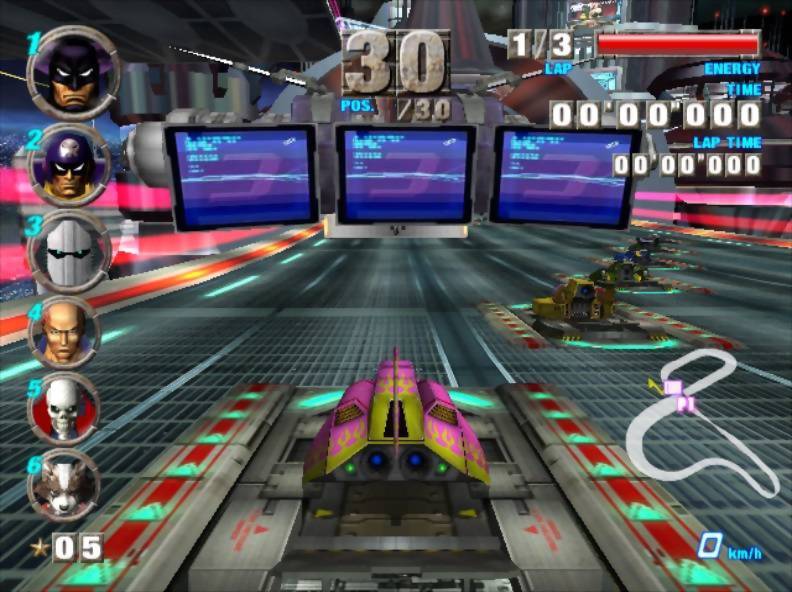Select the sixth-place wolf racer portrait

point(63,484)
